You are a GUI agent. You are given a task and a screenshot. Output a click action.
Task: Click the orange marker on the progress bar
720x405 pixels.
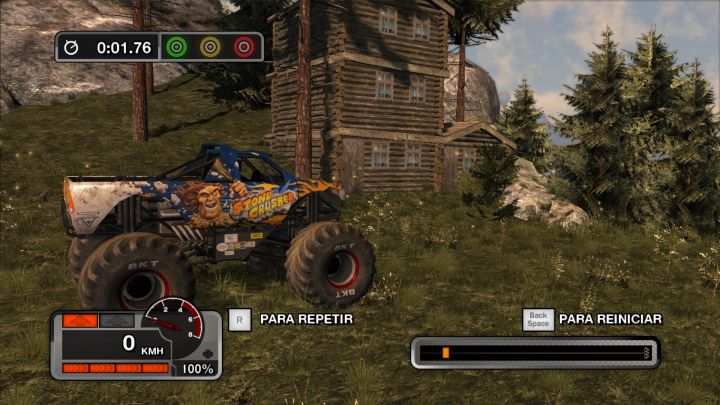click(445, 353)
